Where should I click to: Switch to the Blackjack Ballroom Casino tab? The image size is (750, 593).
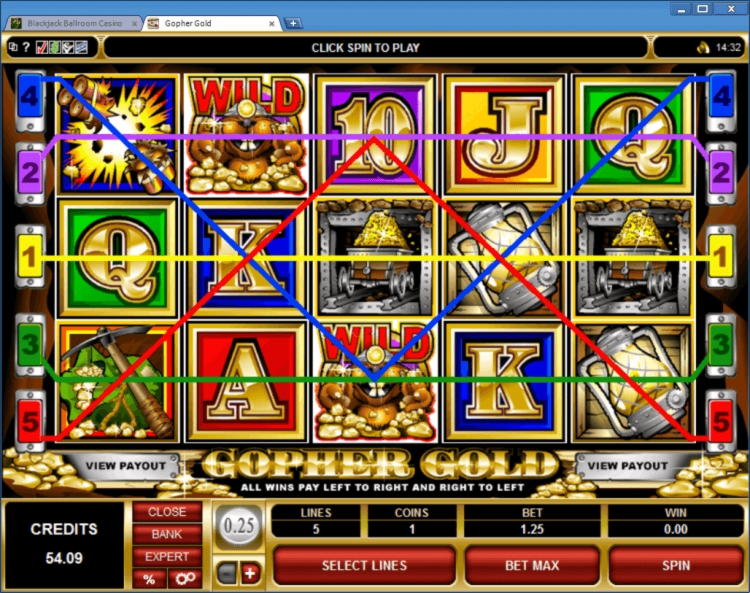click(x=73, y=22)
